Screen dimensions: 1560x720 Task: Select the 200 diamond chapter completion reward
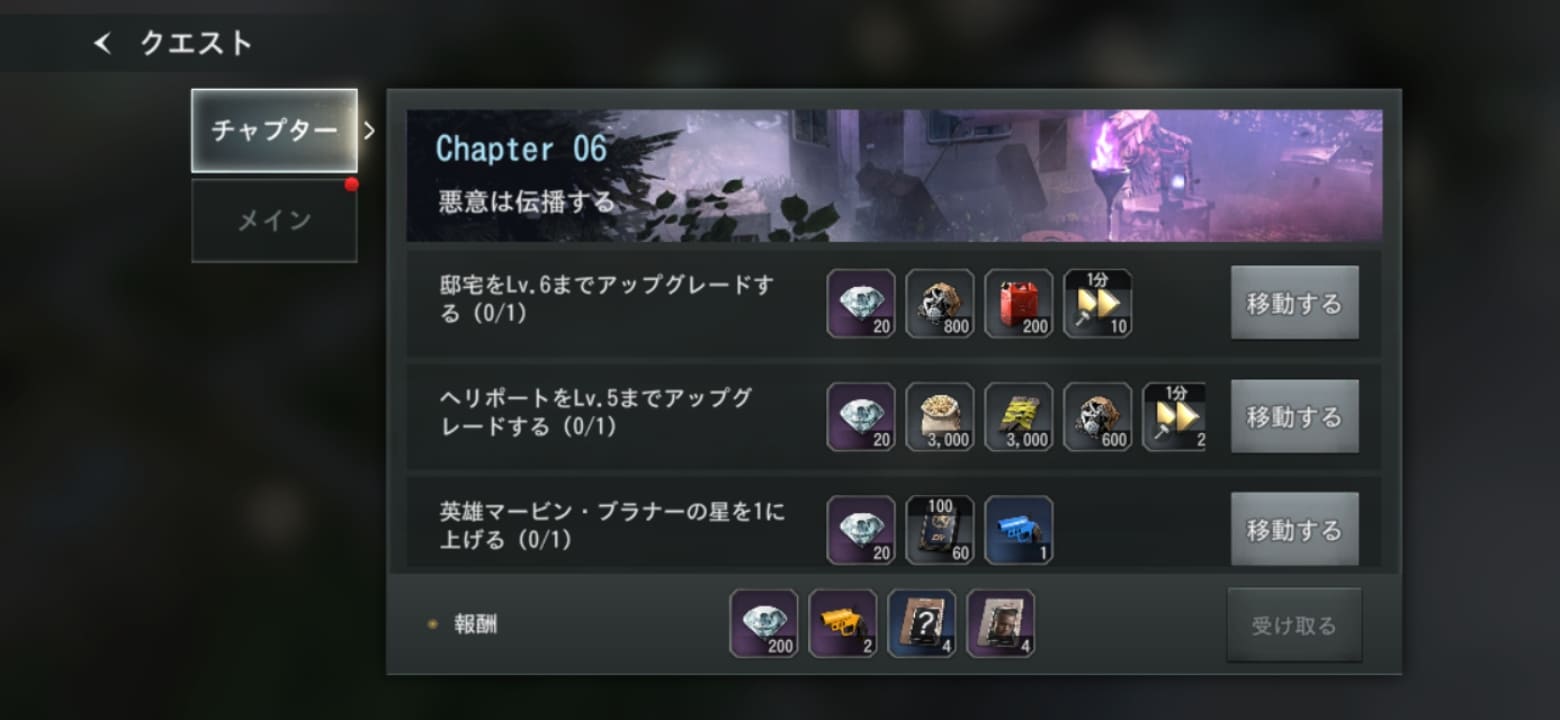[x=763, y=622]
